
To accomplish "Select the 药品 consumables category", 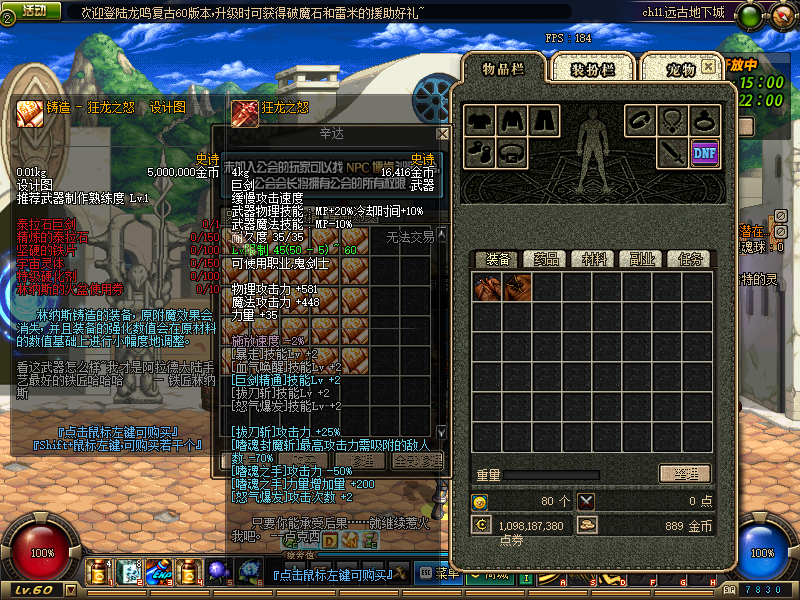I will coord(544,259).
